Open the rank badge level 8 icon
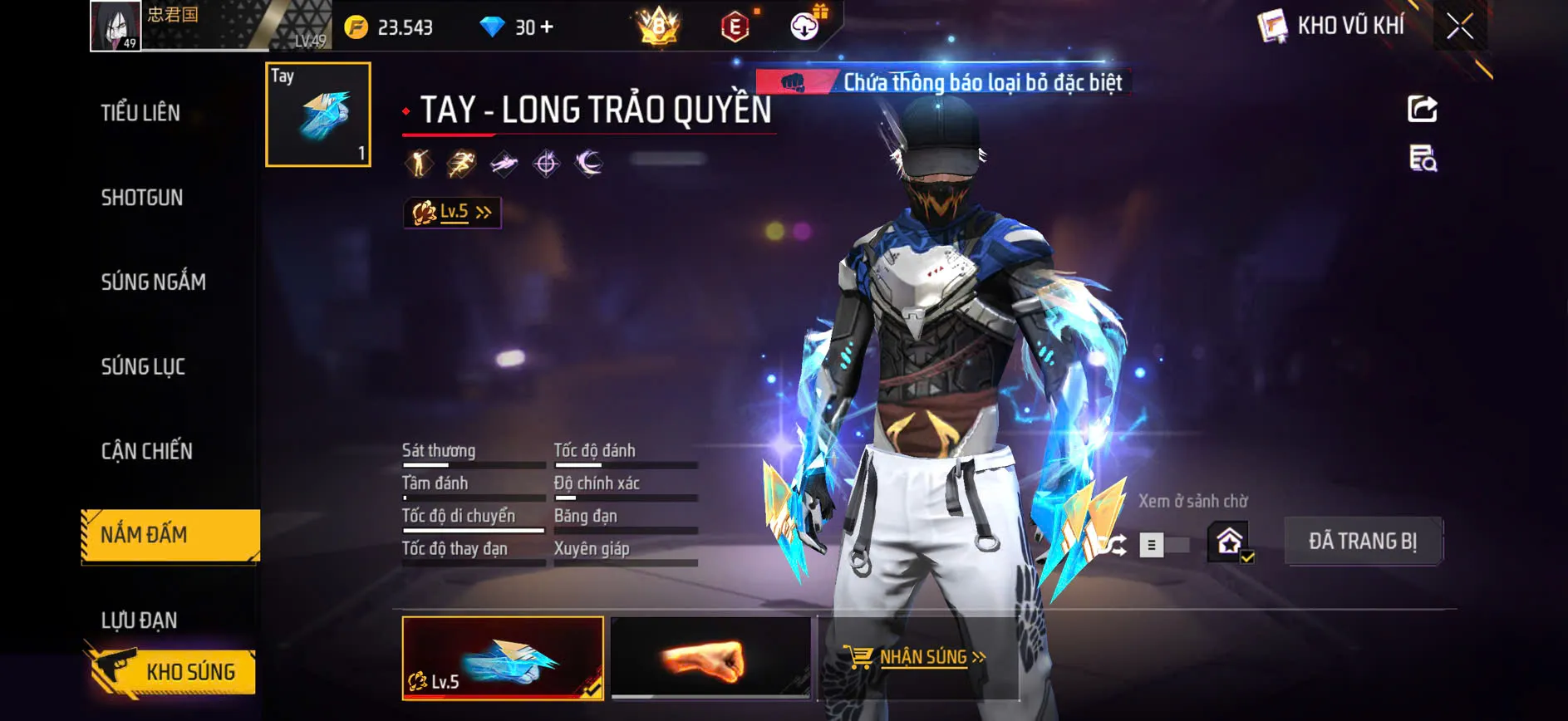This screenshot has width=1568, height=721. click(x=656, y=27)
